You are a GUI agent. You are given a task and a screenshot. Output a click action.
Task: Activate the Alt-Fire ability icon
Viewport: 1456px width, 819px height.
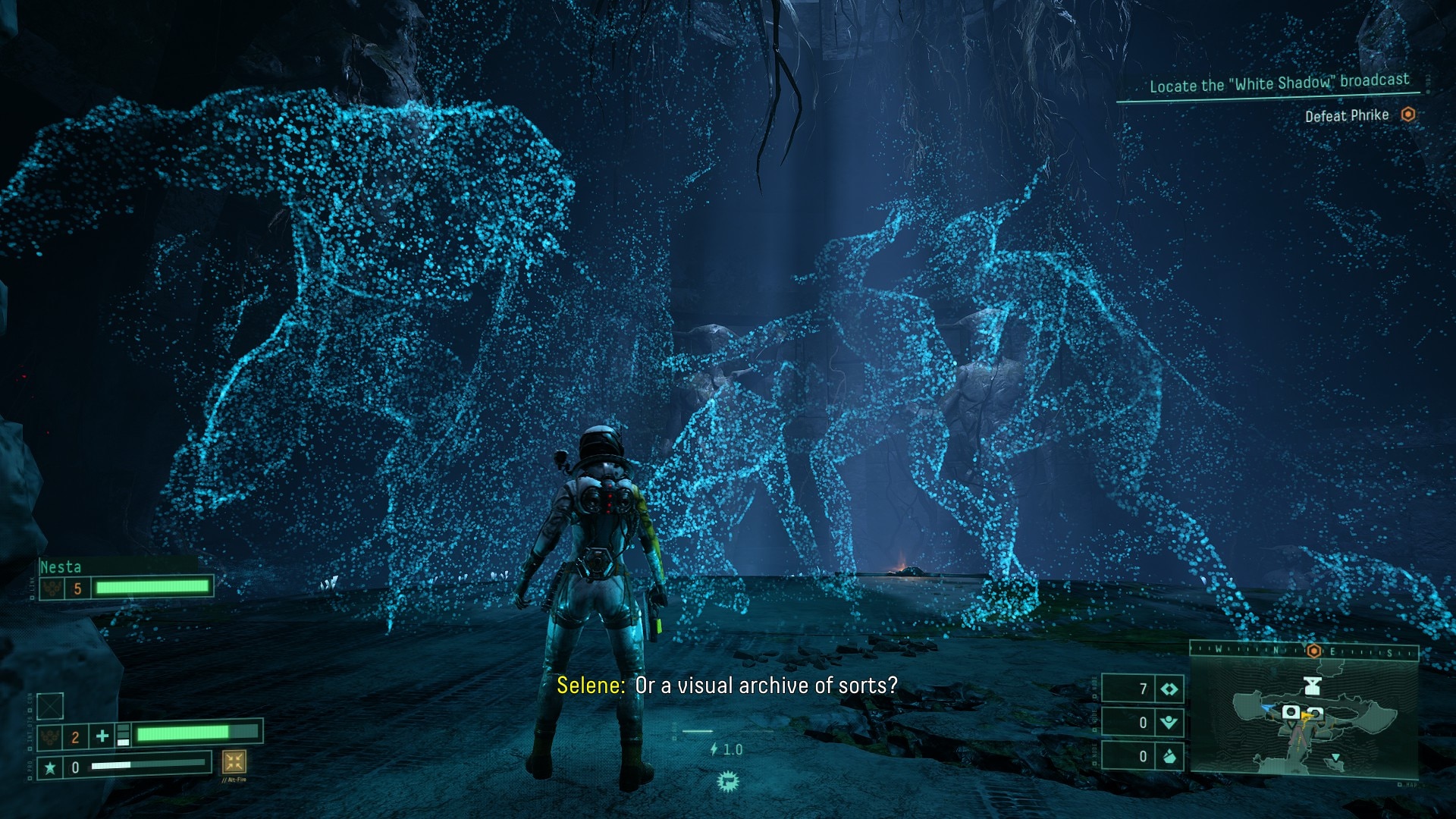tap(234, 761)
